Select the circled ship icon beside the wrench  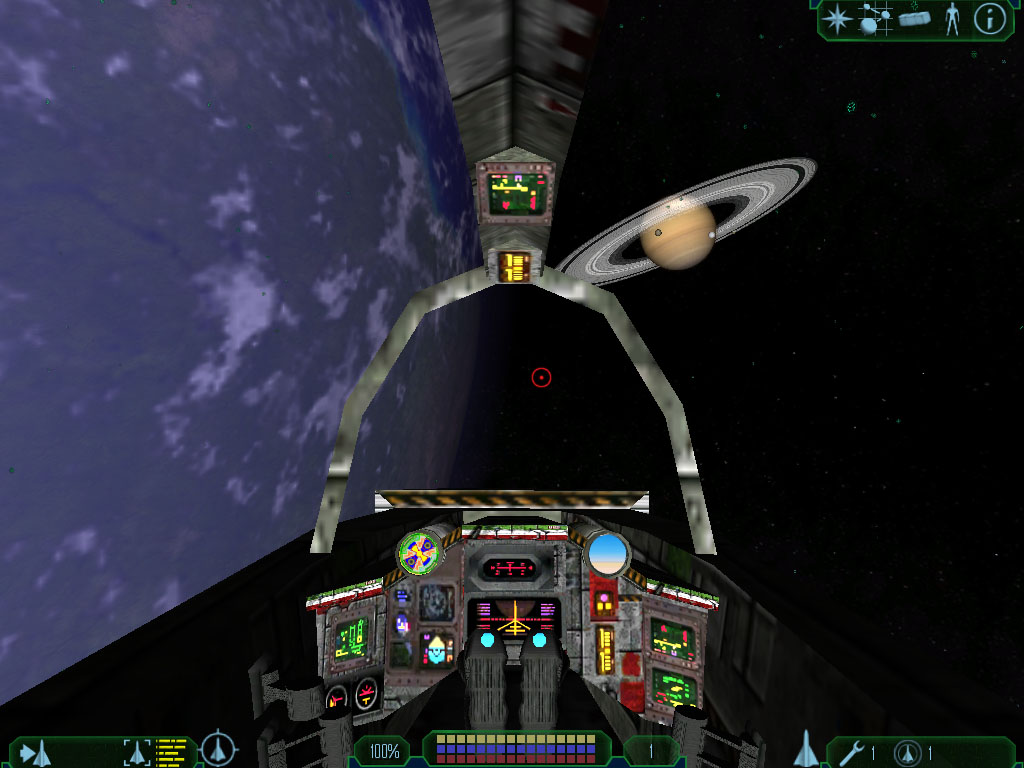click(908, 753)
